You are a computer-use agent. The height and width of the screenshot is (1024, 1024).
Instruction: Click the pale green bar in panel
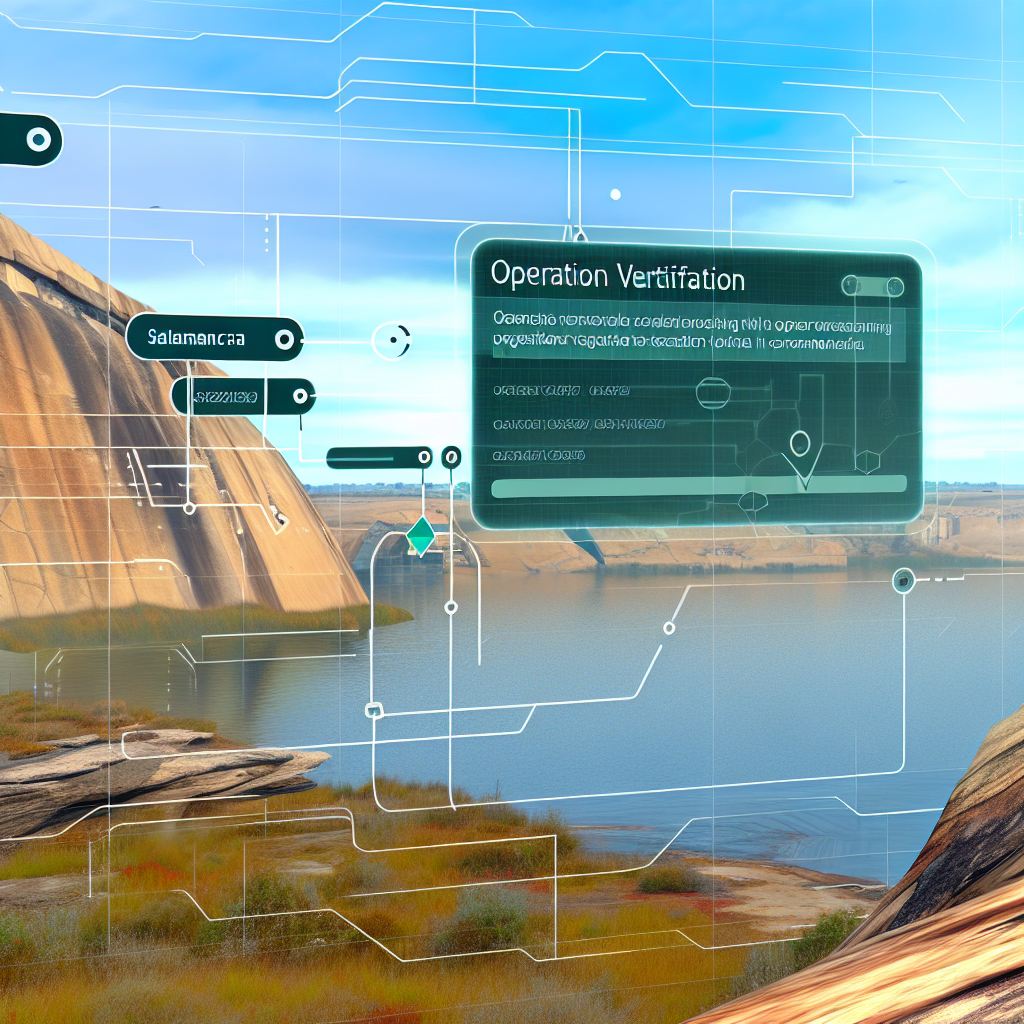700,485
